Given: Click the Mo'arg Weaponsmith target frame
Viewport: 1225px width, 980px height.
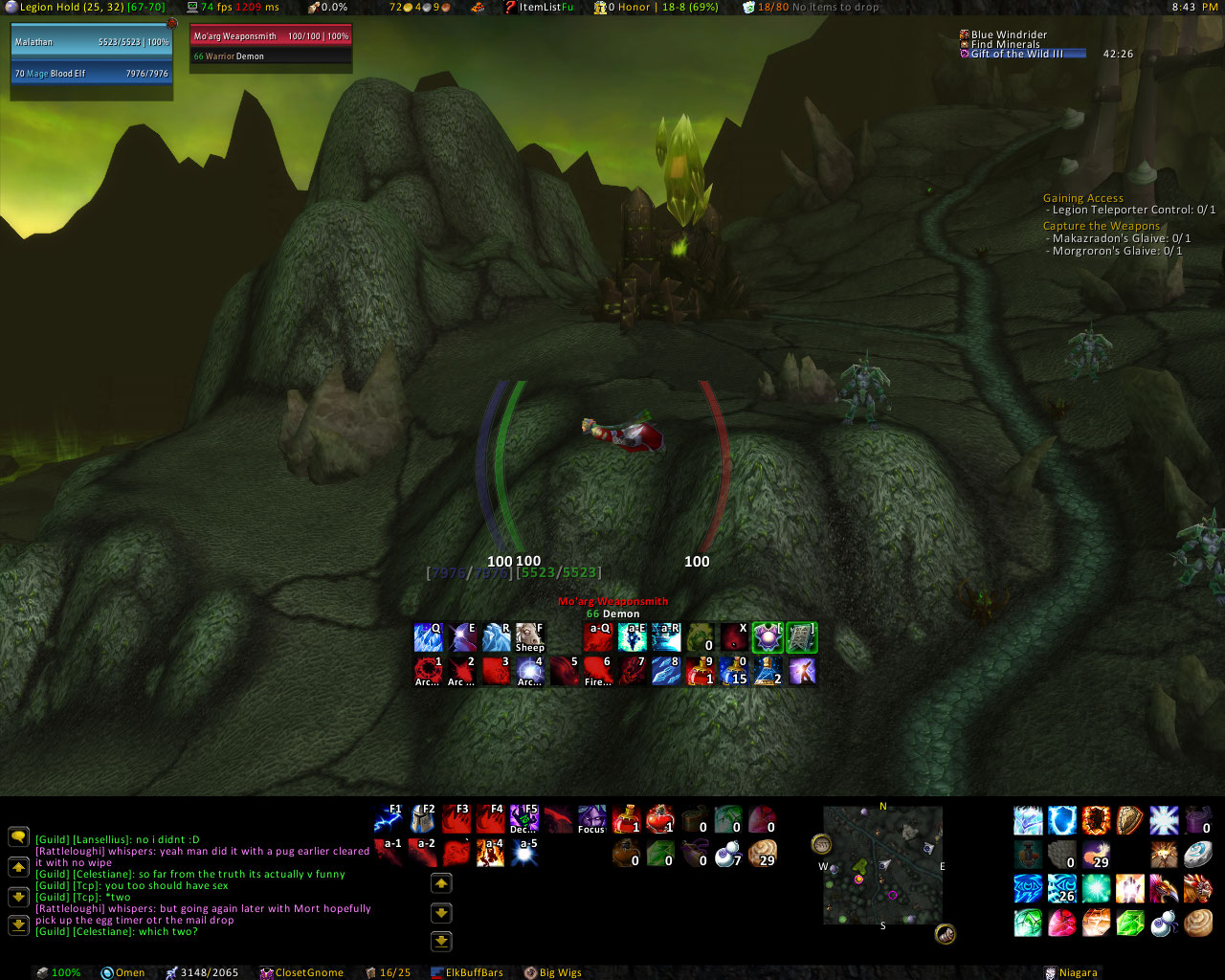Looking at the screenshot, I should click(x=271, y=37).
